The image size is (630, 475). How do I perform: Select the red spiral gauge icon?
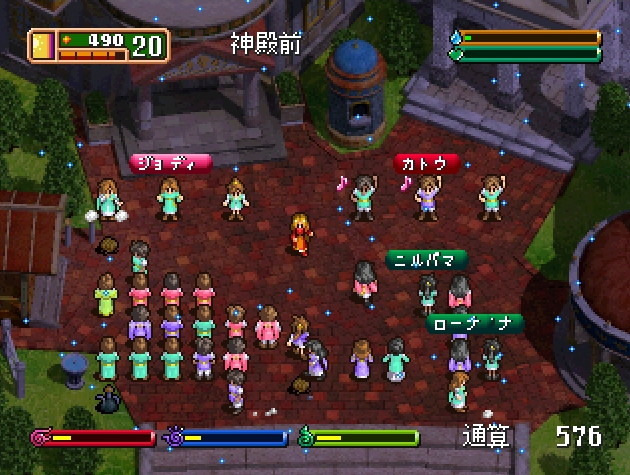pos(40,437)
